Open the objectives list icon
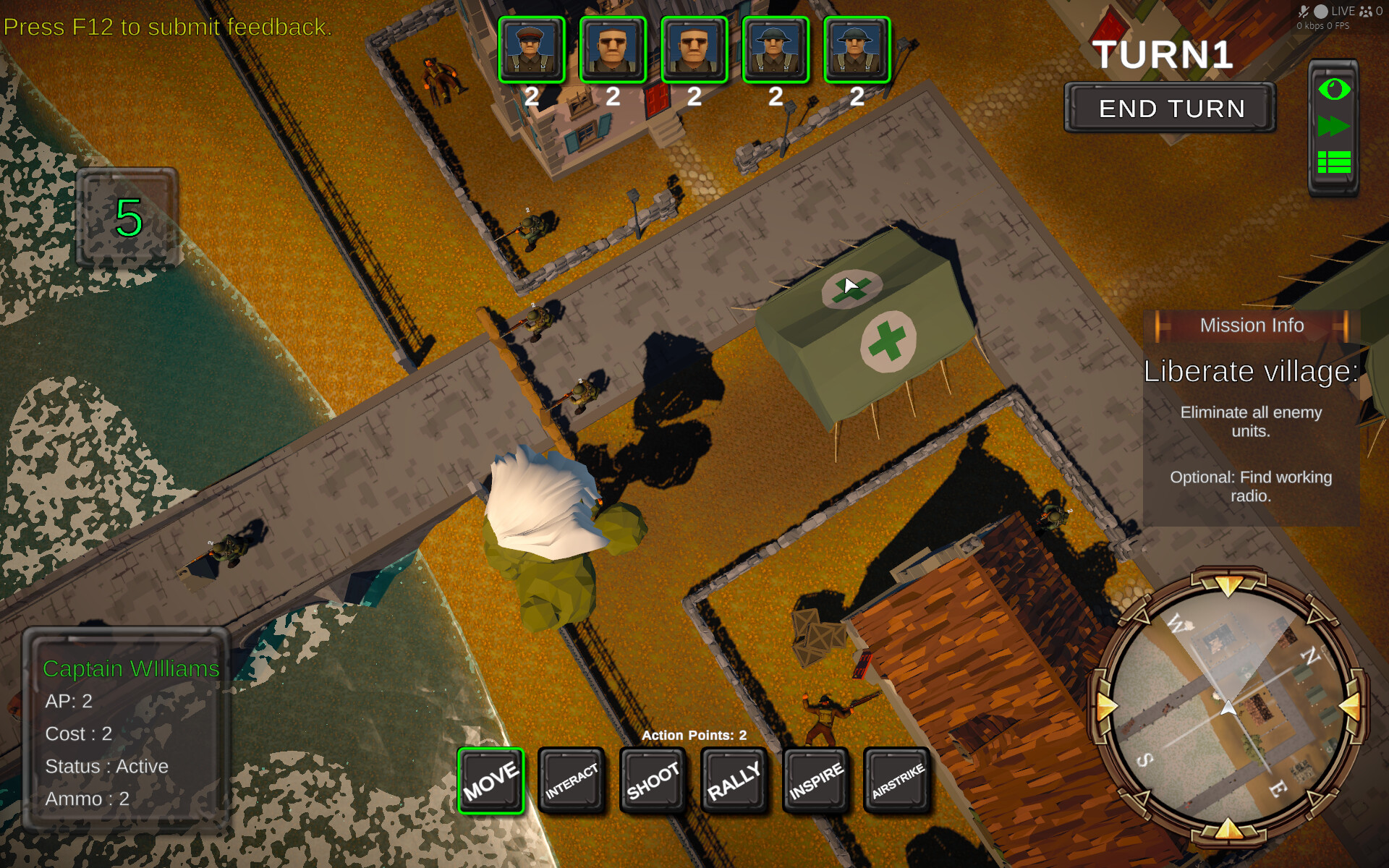The width and height of the screenshot is (1389, 868). click(1333, 162)
